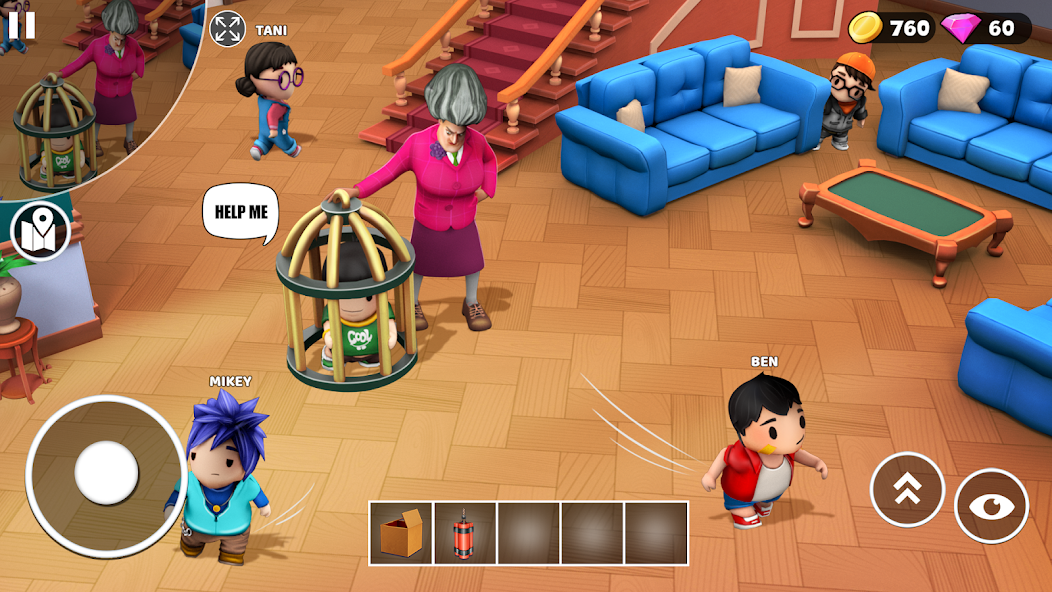This screenshot has width=1052, height=592.
Task: Open the gold coin balance
Action: pyautogui.click(x=891, y=28)
